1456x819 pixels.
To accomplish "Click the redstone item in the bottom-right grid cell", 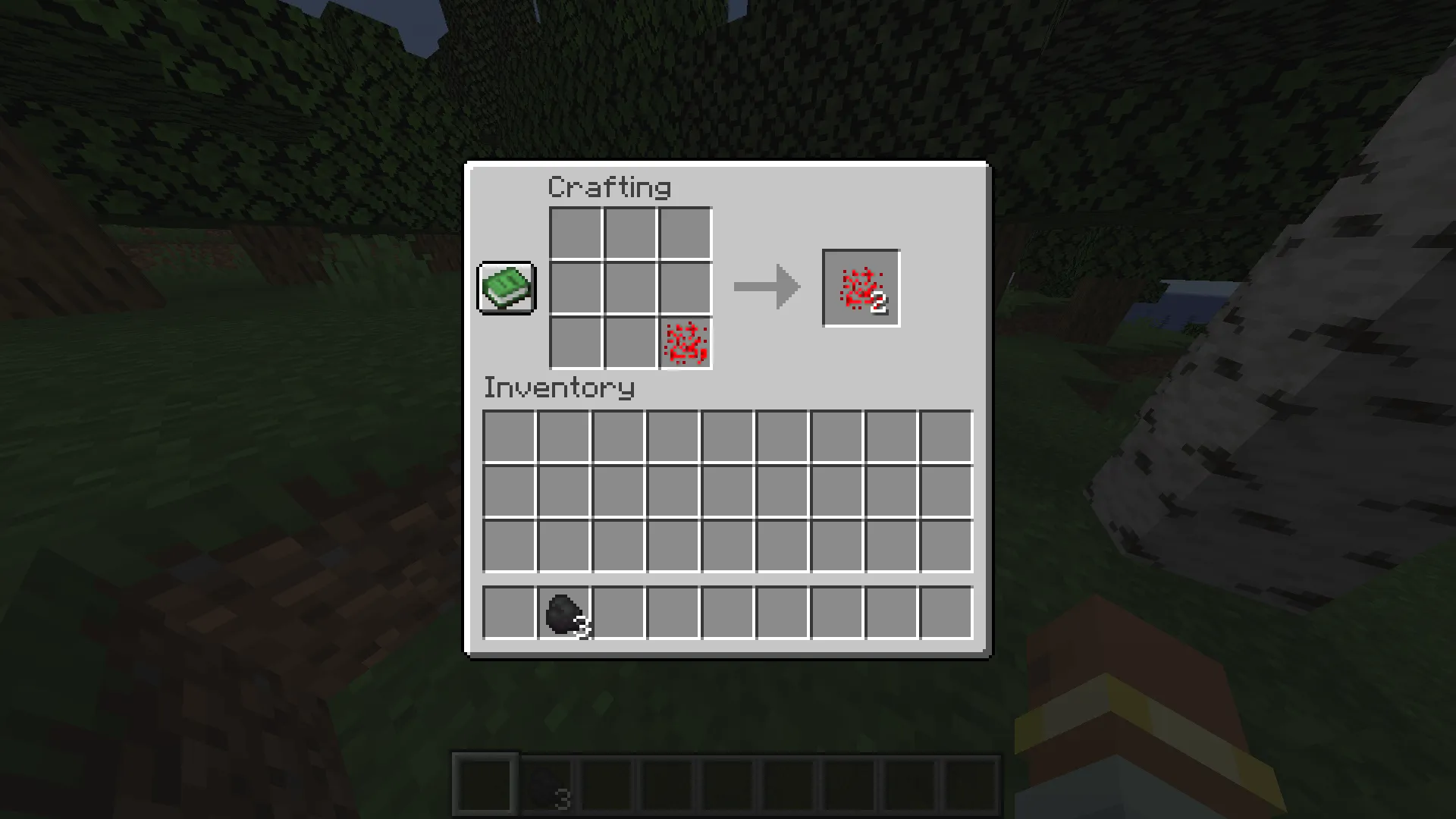I will 685,344.
